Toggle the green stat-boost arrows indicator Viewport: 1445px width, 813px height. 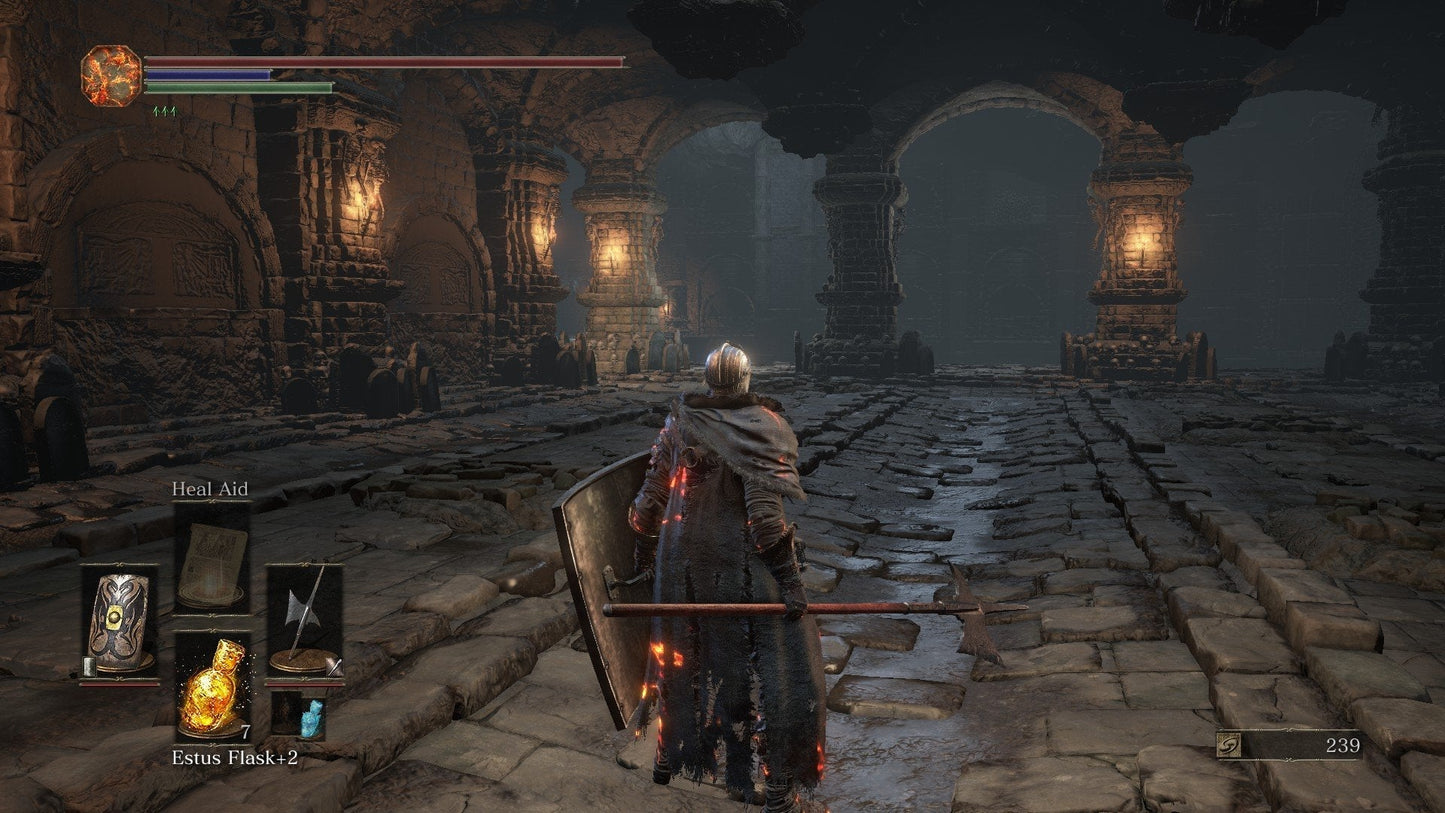point(163,111)
